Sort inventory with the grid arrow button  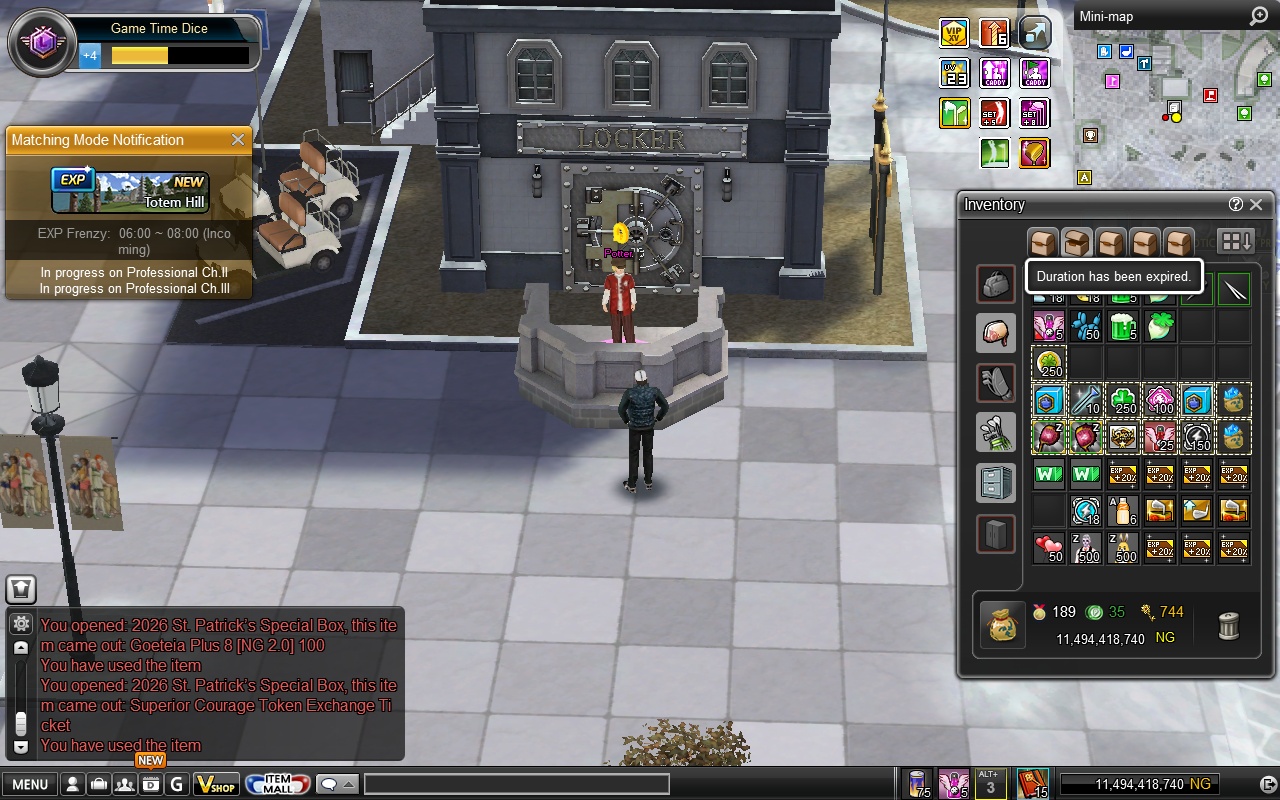click(x=1236, y=242)
